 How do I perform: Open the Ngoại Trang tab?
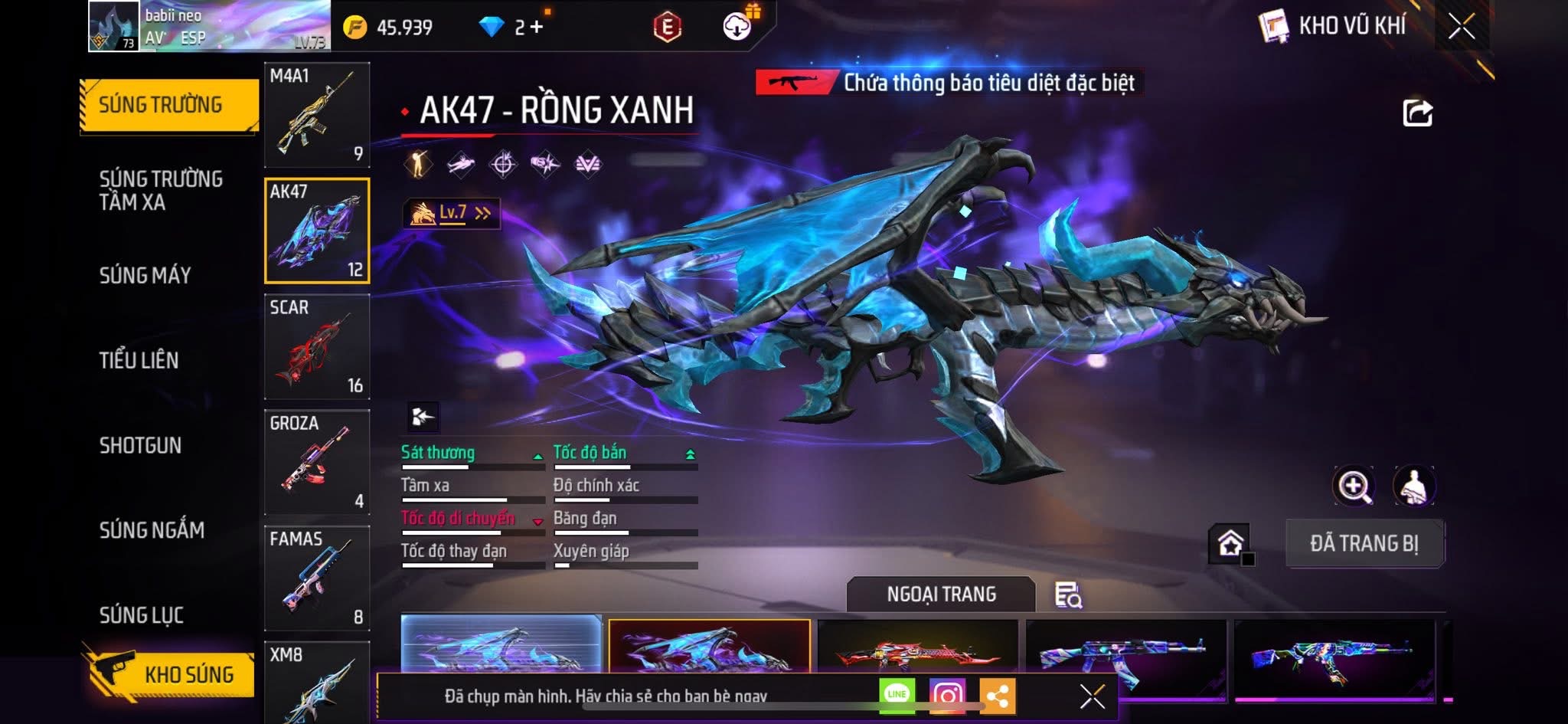pos(941,595)
